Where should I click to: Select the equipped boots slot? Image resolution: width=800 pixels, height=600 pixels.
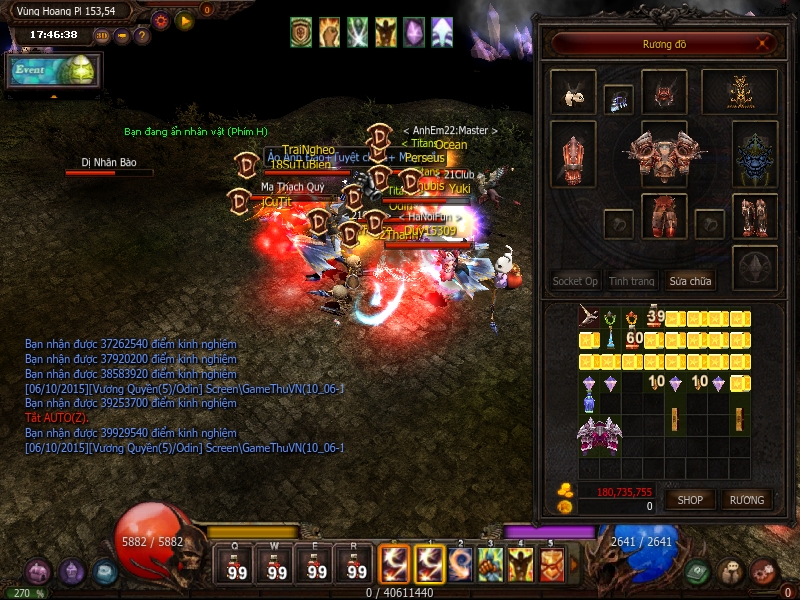click(755, 216)
